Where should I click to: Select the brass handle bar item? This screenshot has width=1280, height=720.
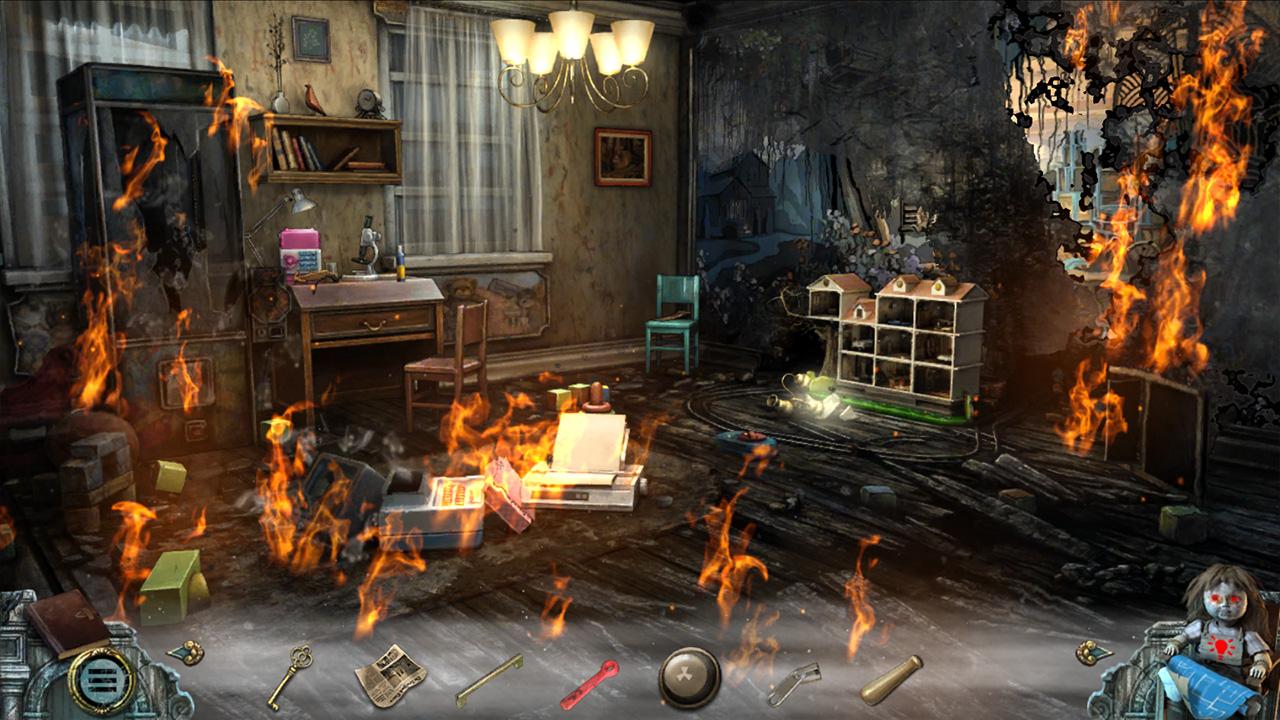(489, 679)
